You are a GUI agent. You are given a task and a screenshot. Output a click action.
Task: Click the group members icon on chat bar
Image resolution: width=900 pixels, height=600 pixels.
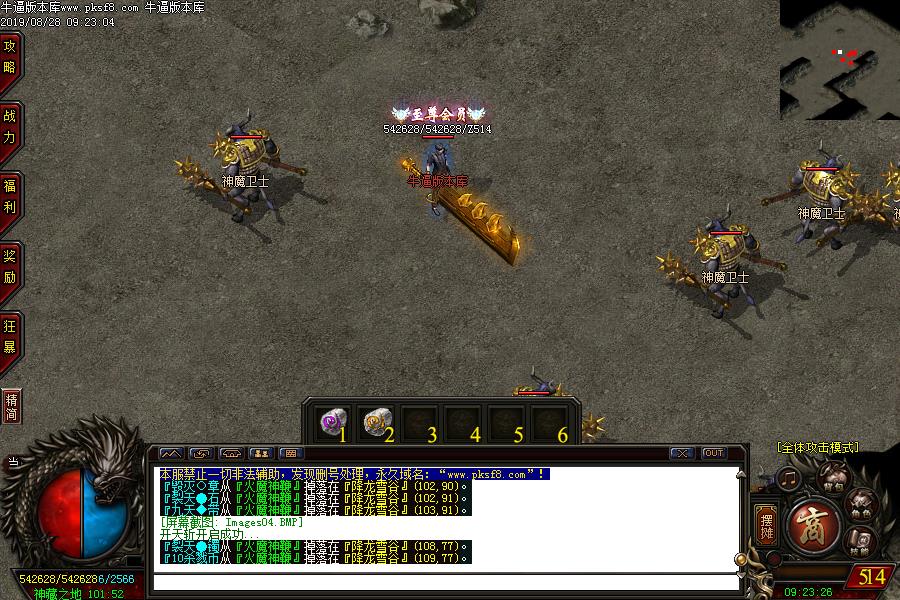point(261,453)
